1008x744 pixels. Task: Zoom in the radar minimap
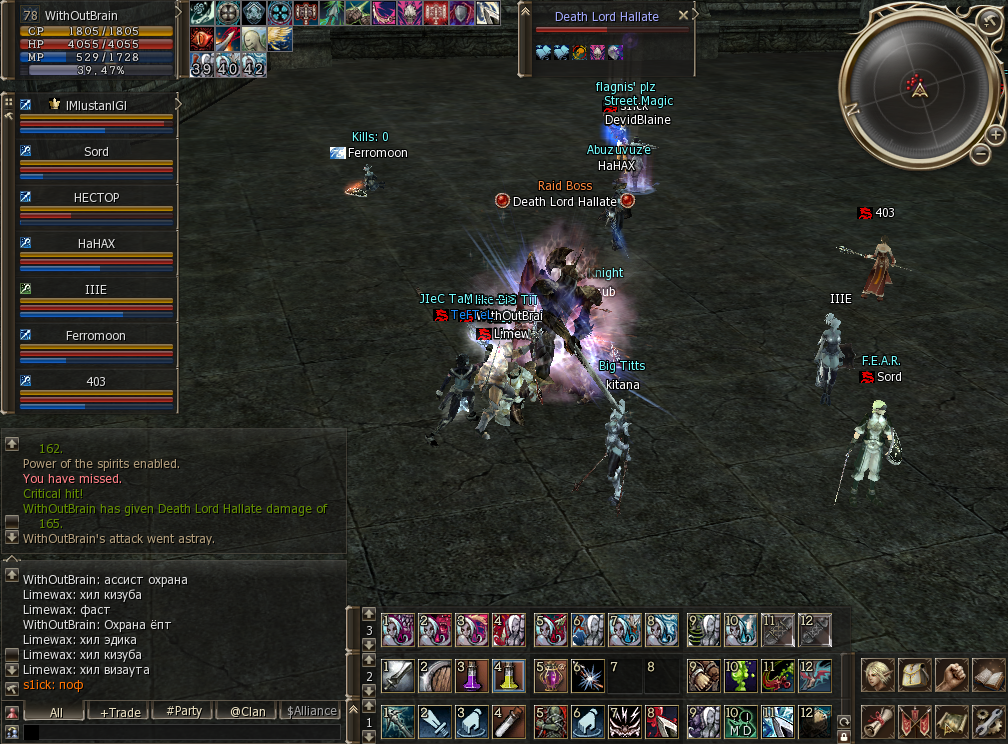996,134
